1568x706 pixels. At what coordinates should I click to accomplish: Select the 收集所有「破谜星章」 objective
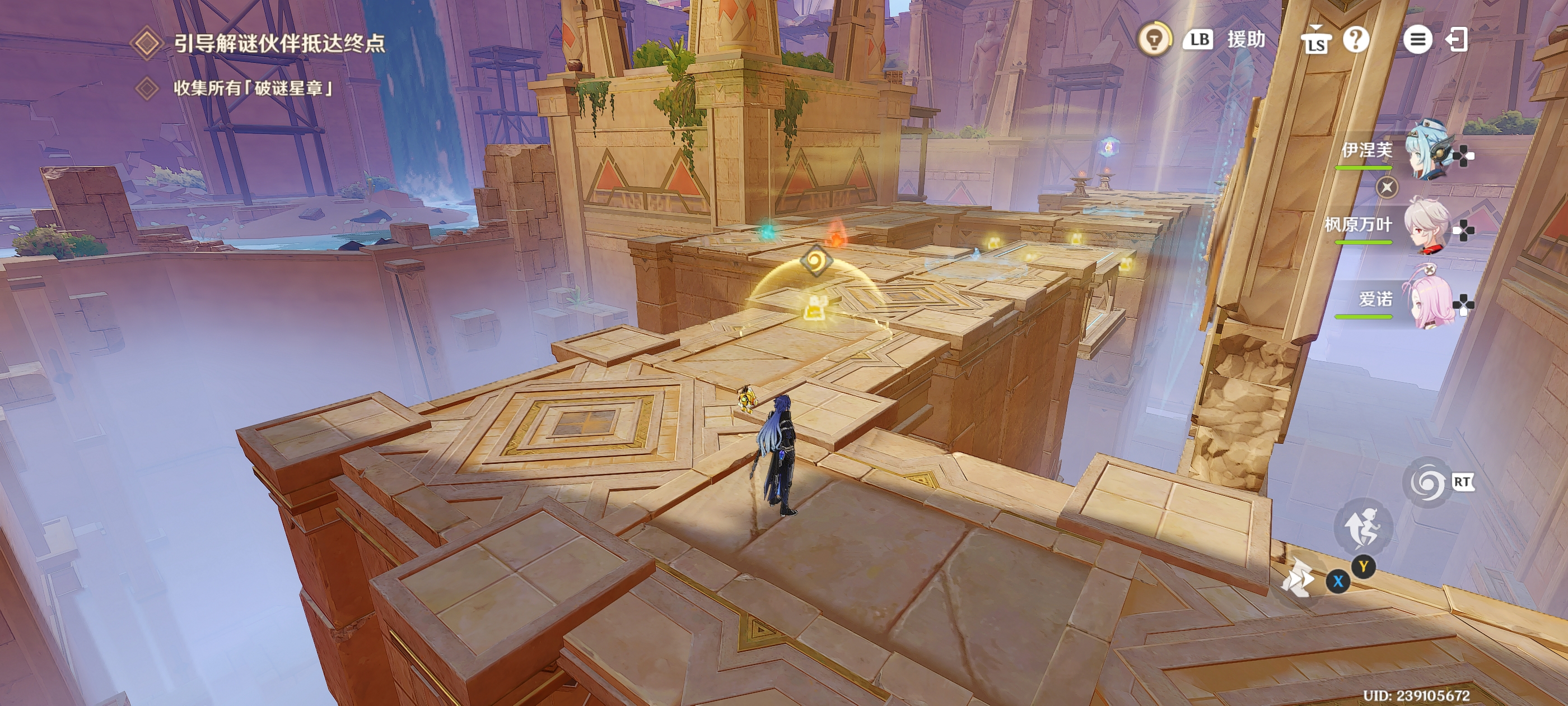coord(253,89)
